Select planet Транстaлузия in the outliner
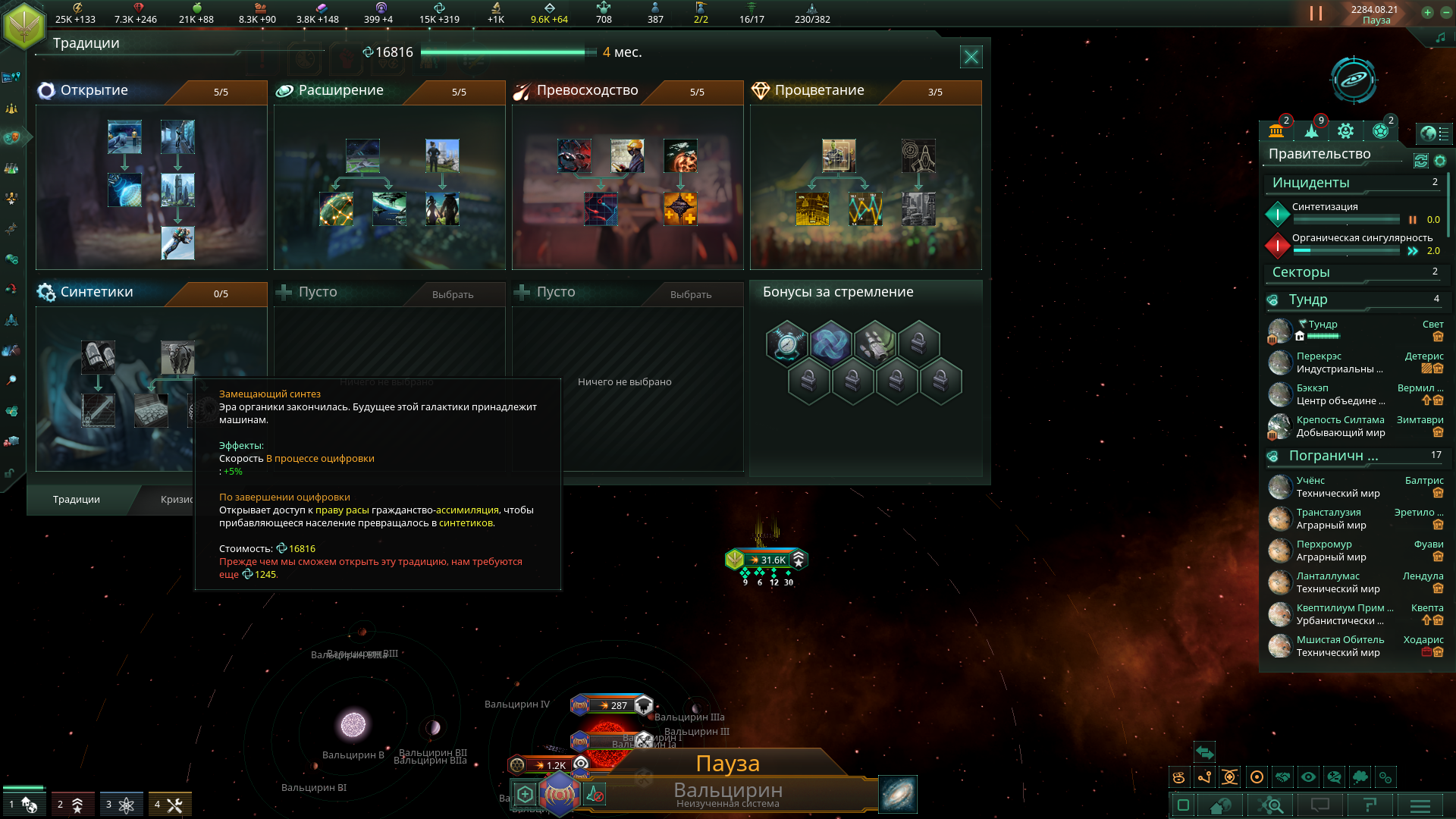The image size is (1456, 819). 1328,513
